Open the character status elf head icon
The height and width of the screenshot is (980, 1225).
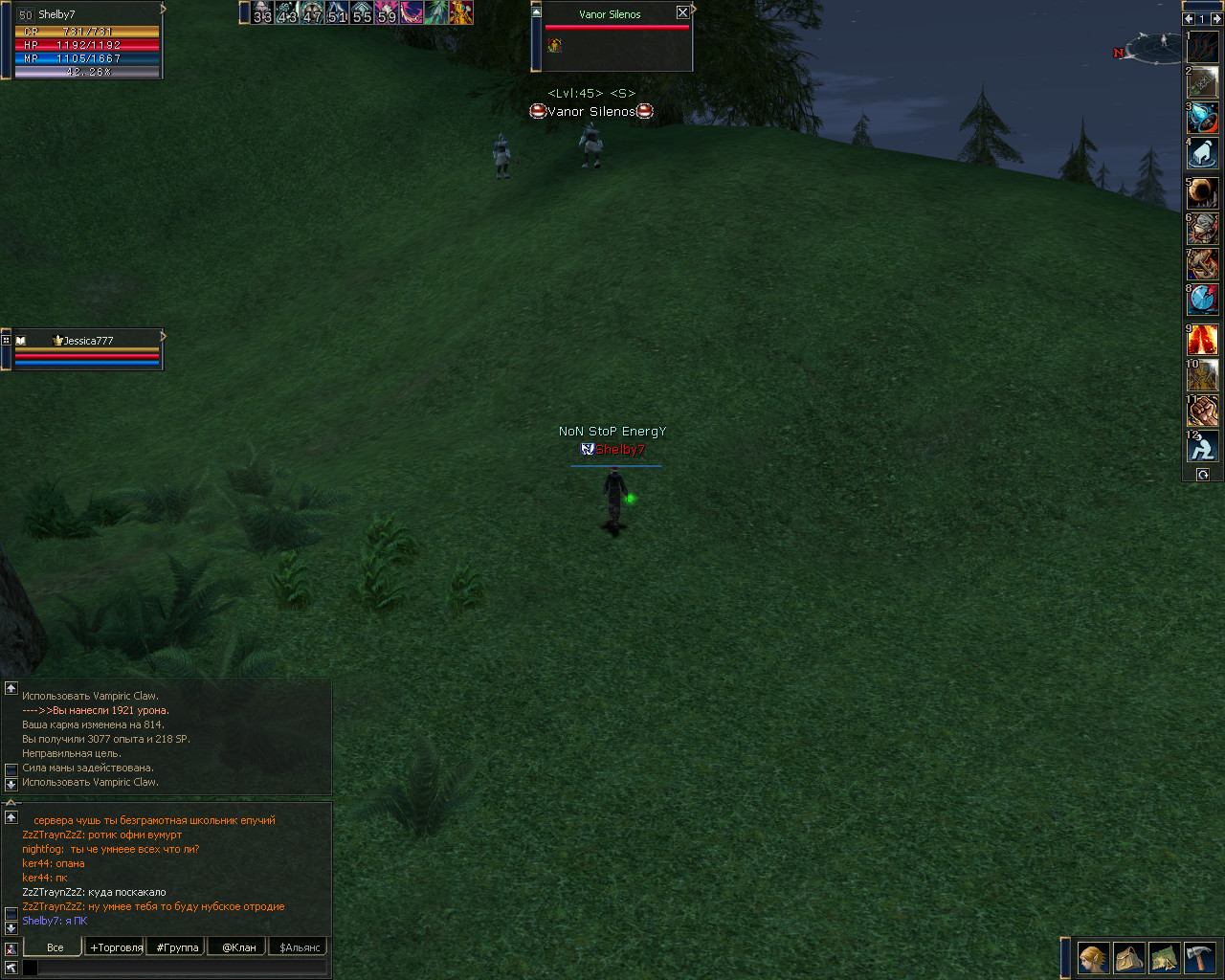[x=1093, y=958]
